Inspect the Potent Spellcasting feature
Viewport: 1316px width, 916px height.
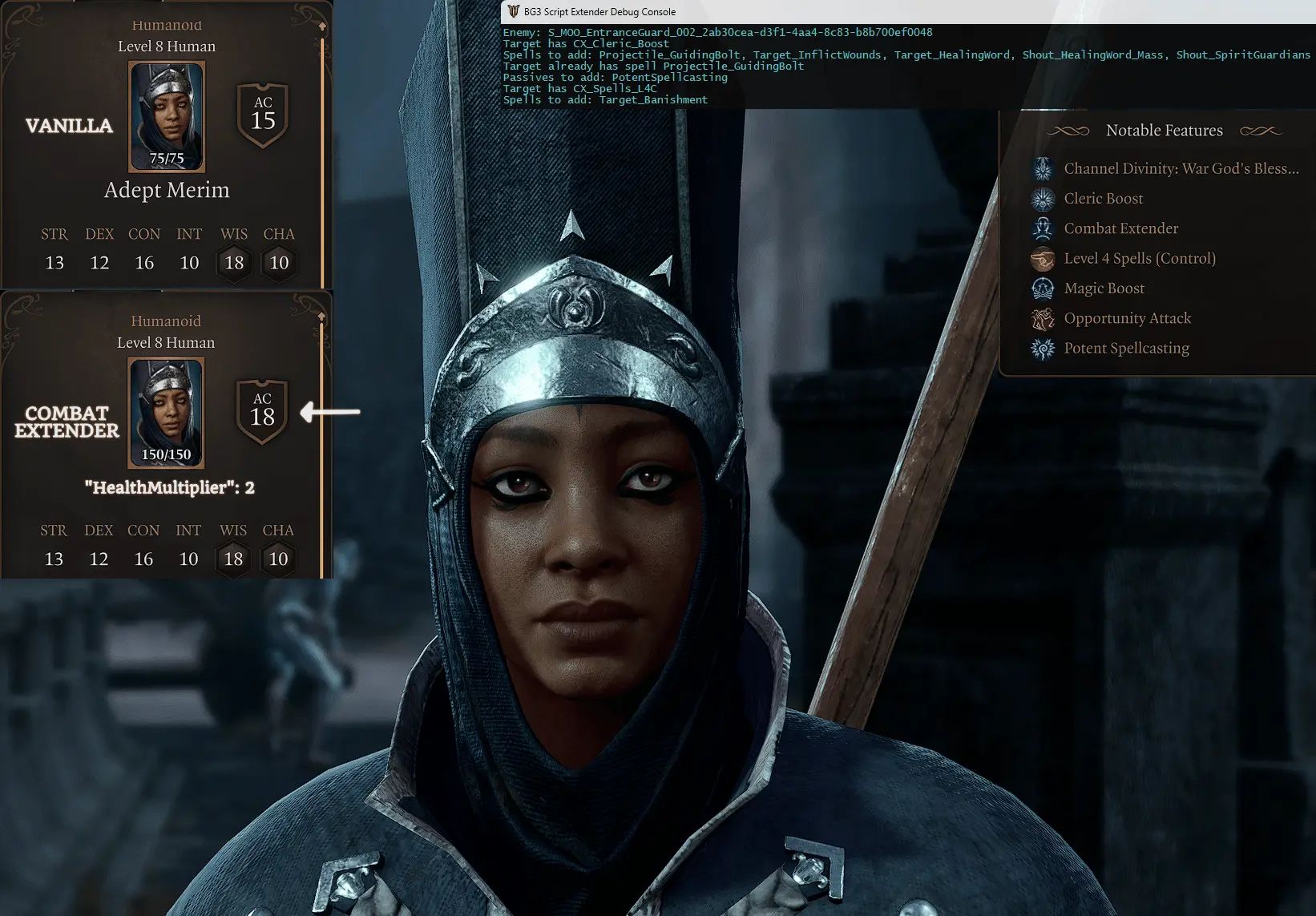coord(1126,348)
